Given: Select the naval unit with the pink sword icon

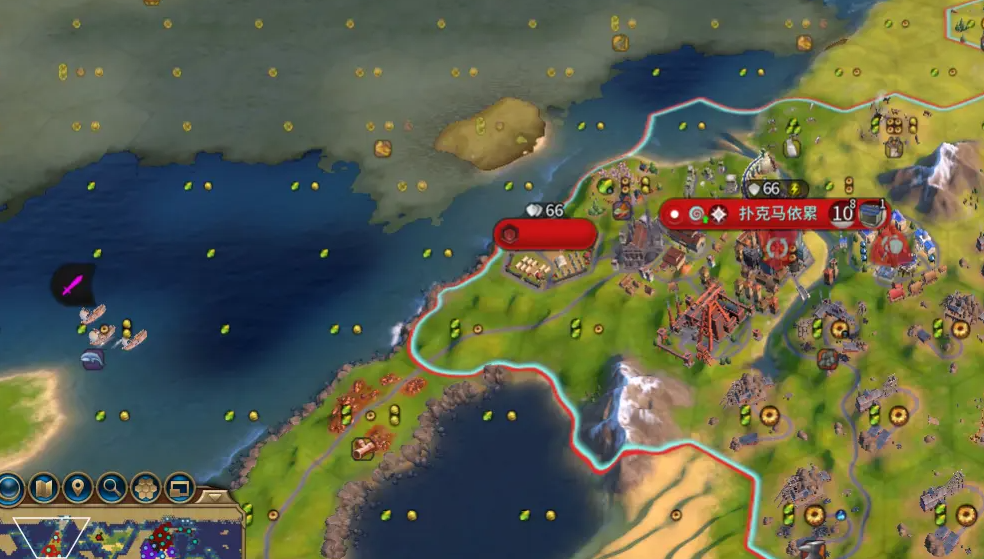Looking at the screenshot, I should tap(72, 286).
